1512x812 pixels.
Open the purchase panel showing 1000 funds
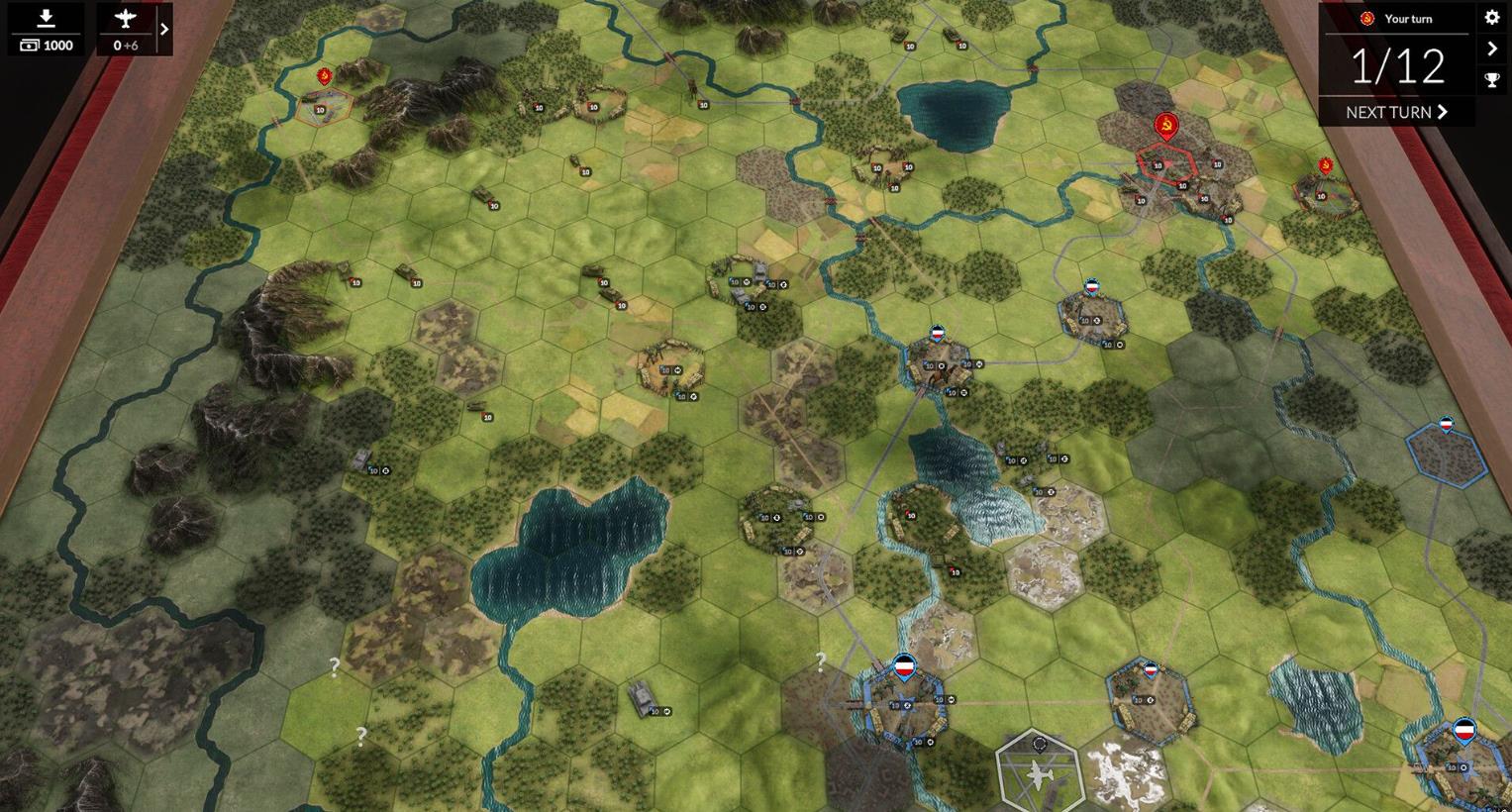click(45, 29)
